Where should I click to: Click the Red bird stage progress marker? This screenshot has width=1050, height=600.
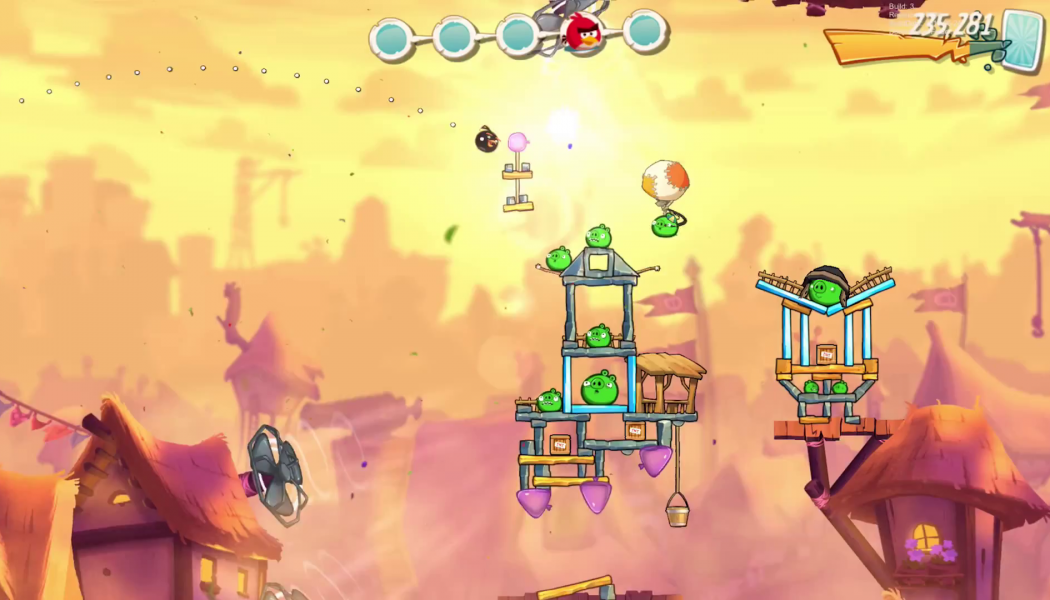click(581, 34)
